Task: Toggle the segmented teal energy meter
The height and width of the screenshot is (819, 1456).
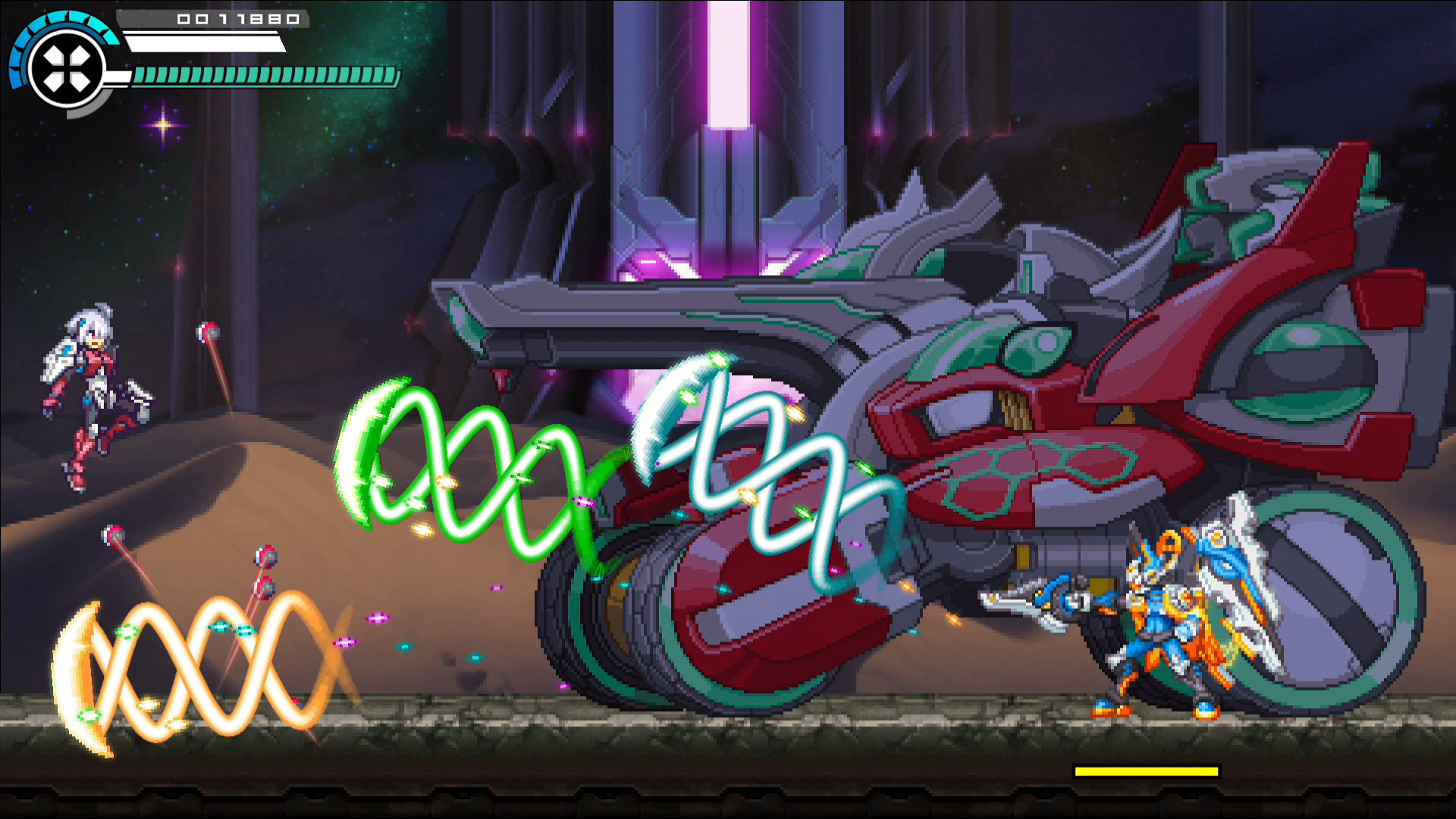Action: click(x=265, y=75)
